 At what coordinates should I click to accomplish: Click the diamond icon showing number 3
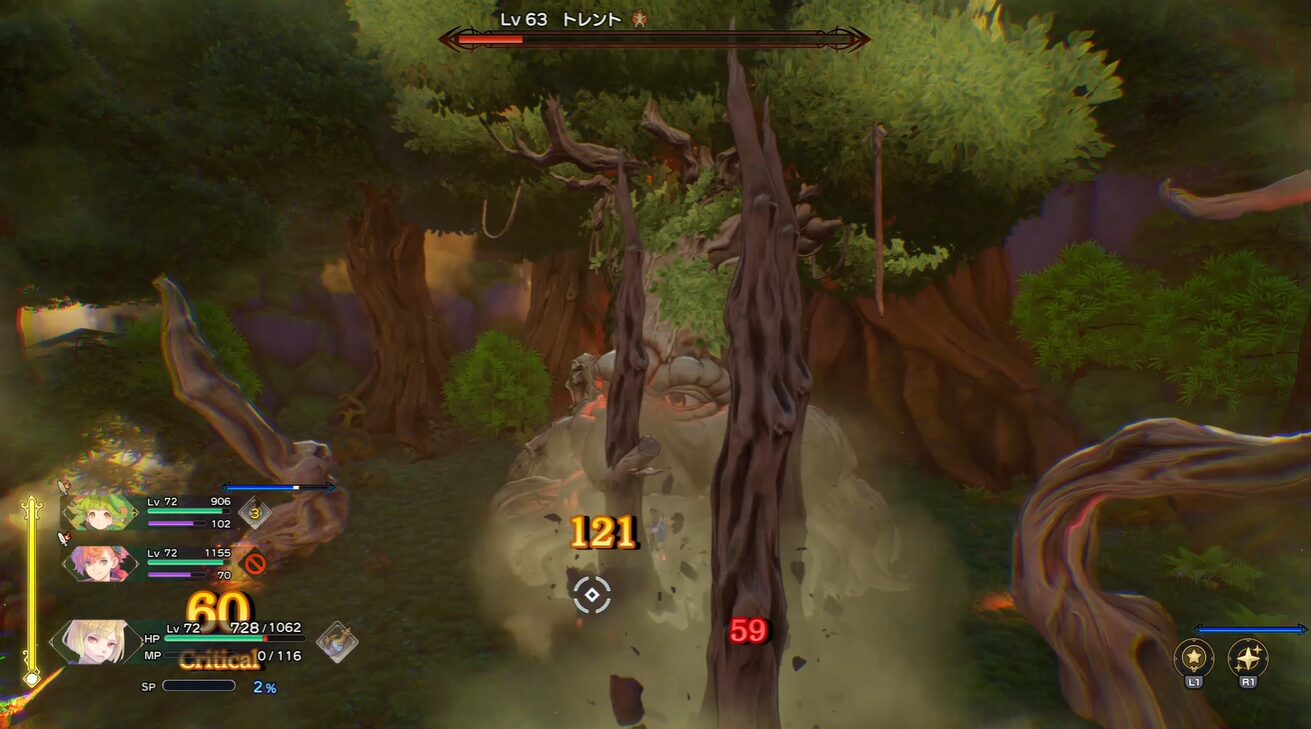255,514
